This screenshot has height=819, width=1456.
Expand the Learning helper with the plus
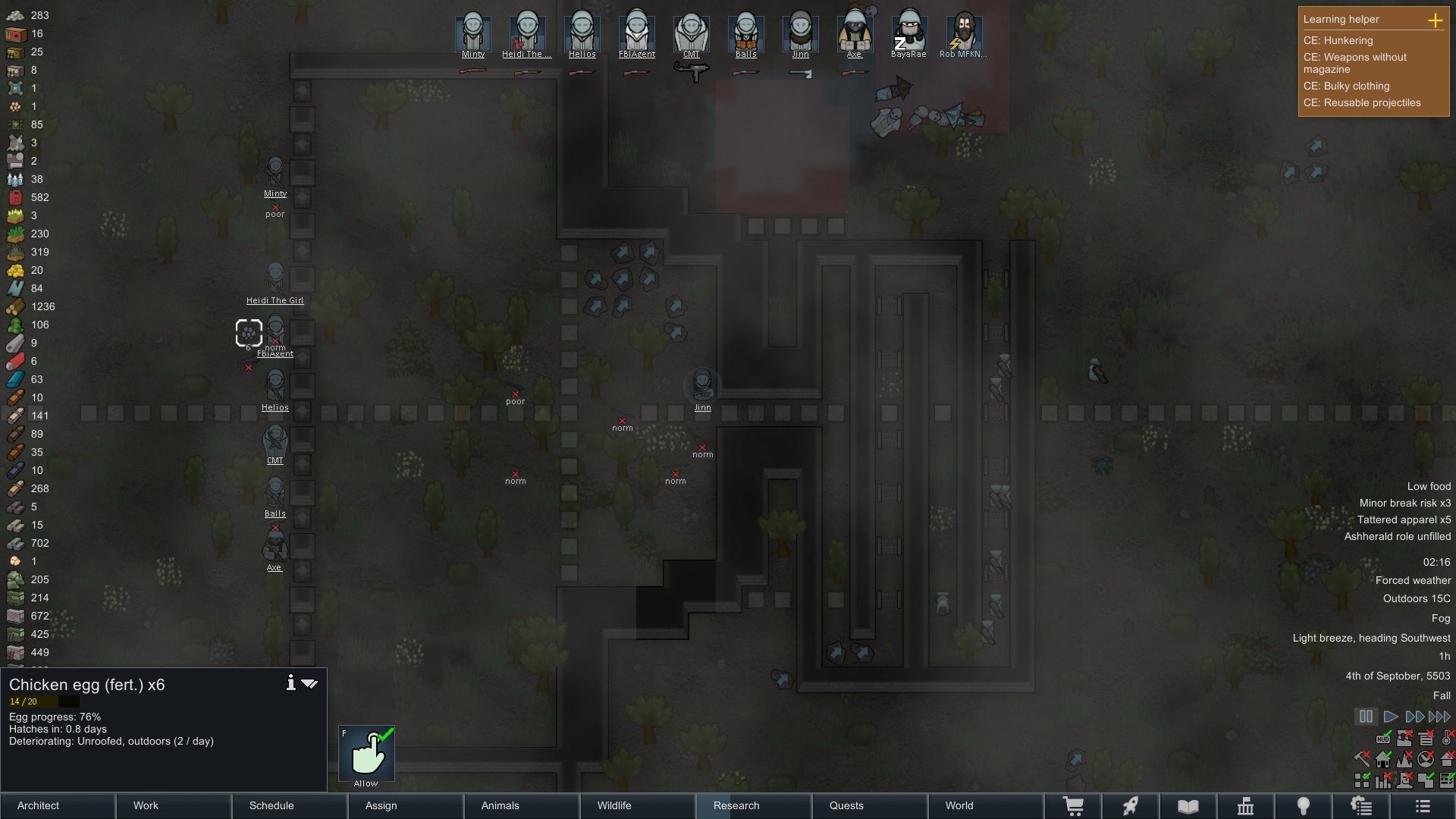(x=1435, y=20)
